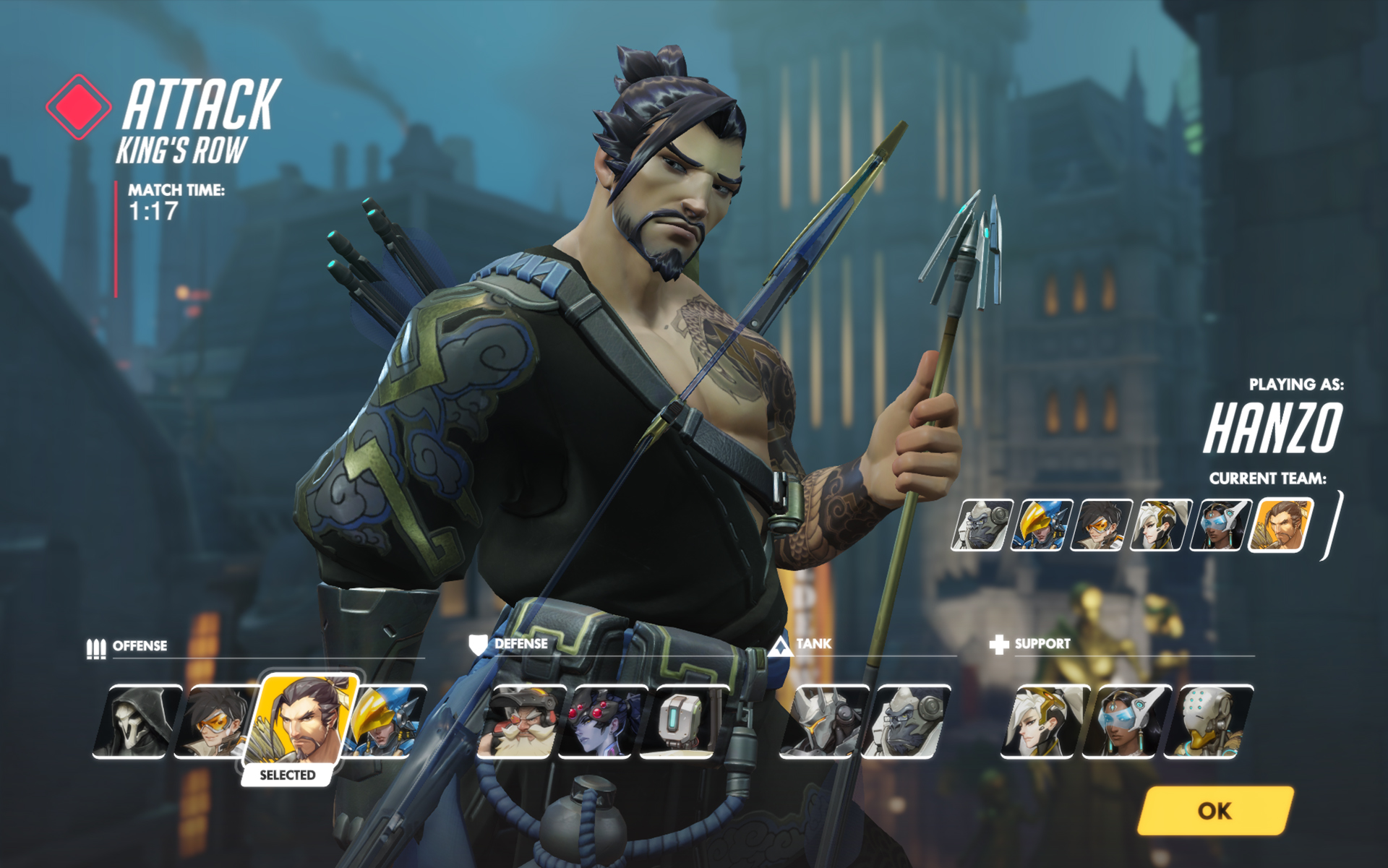Pick Tracer in the Offense hero row
Image resolution: width=1388 pixels, height=868 pixels.
pyautogui.click(x=213, y=721)
